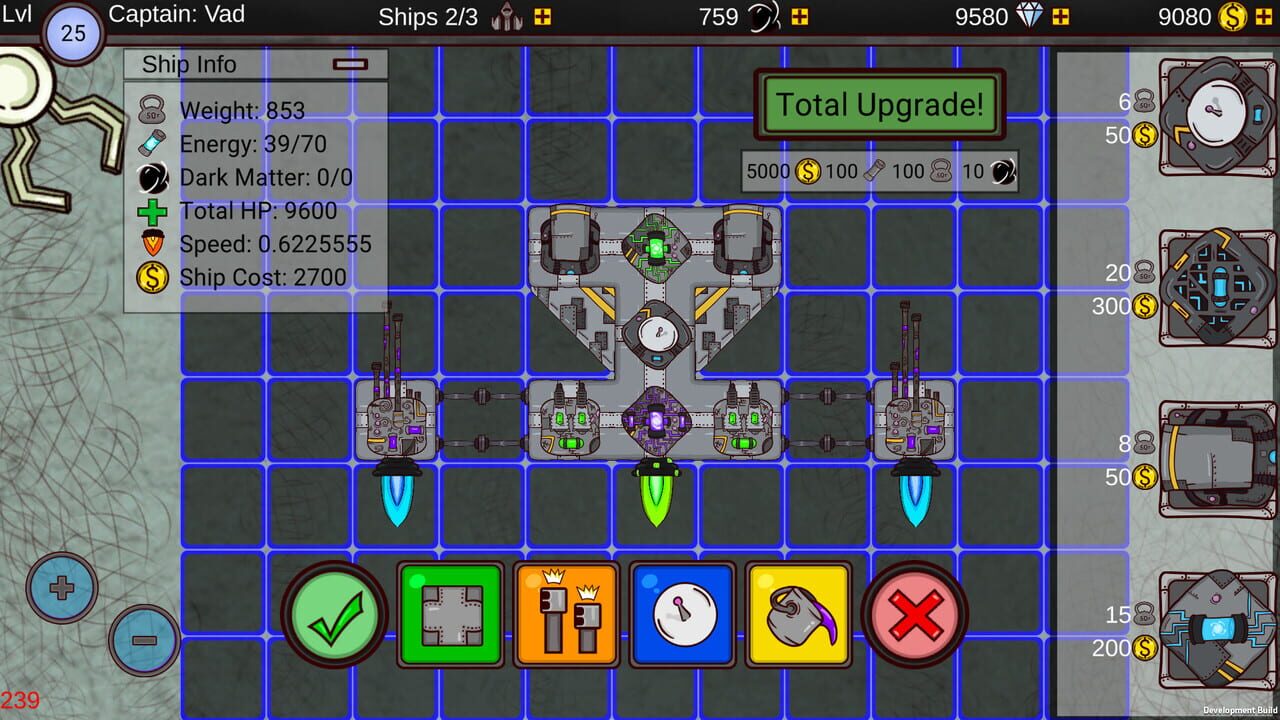Open the orange crowned pillars upgrade tool

click(x=566, y=614)
